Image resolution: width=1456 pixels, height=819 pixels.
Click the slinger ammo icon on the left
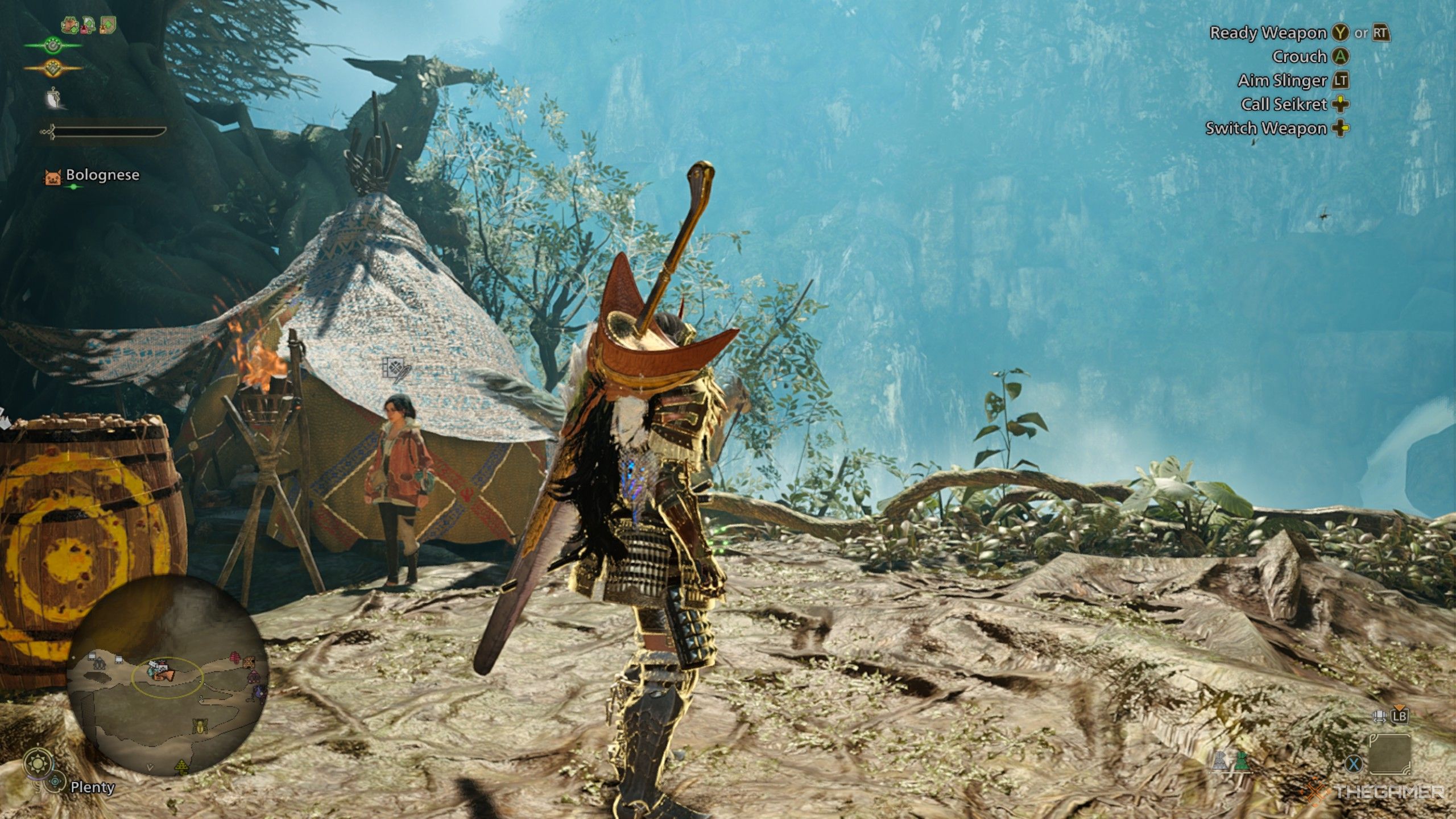[53, 98]
